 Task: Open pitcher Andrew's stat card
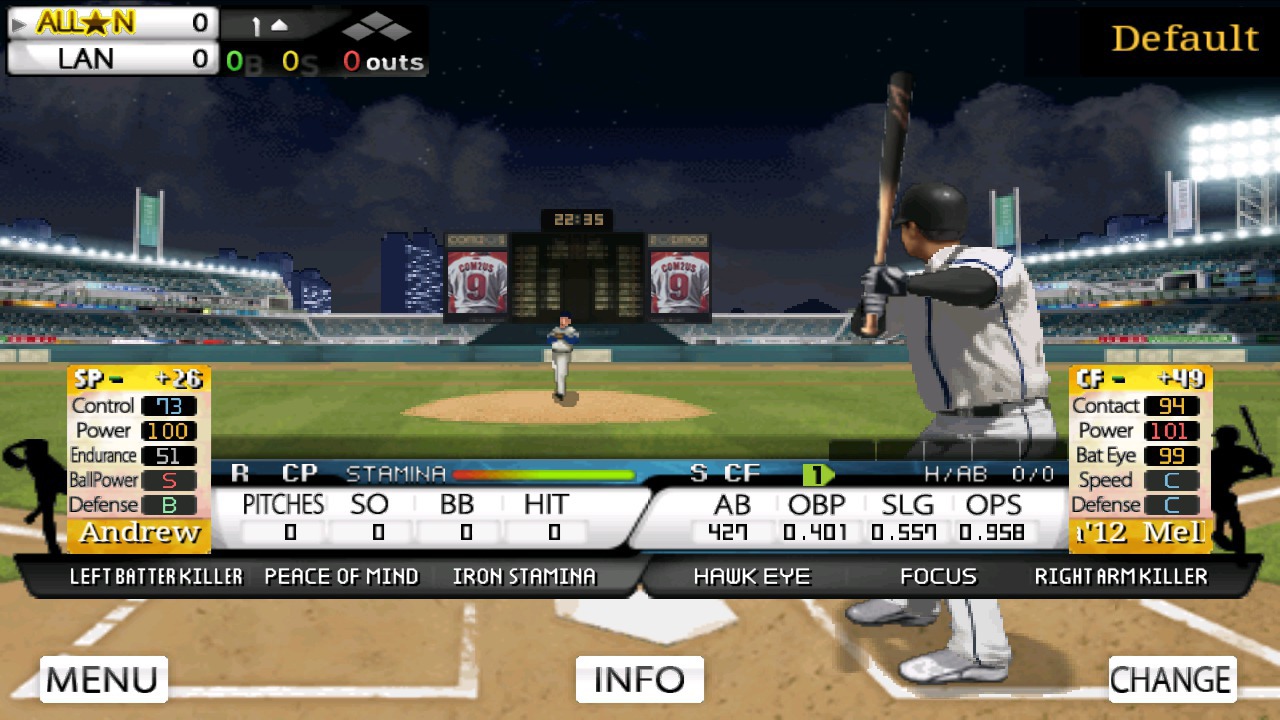[x=139, y=459]
